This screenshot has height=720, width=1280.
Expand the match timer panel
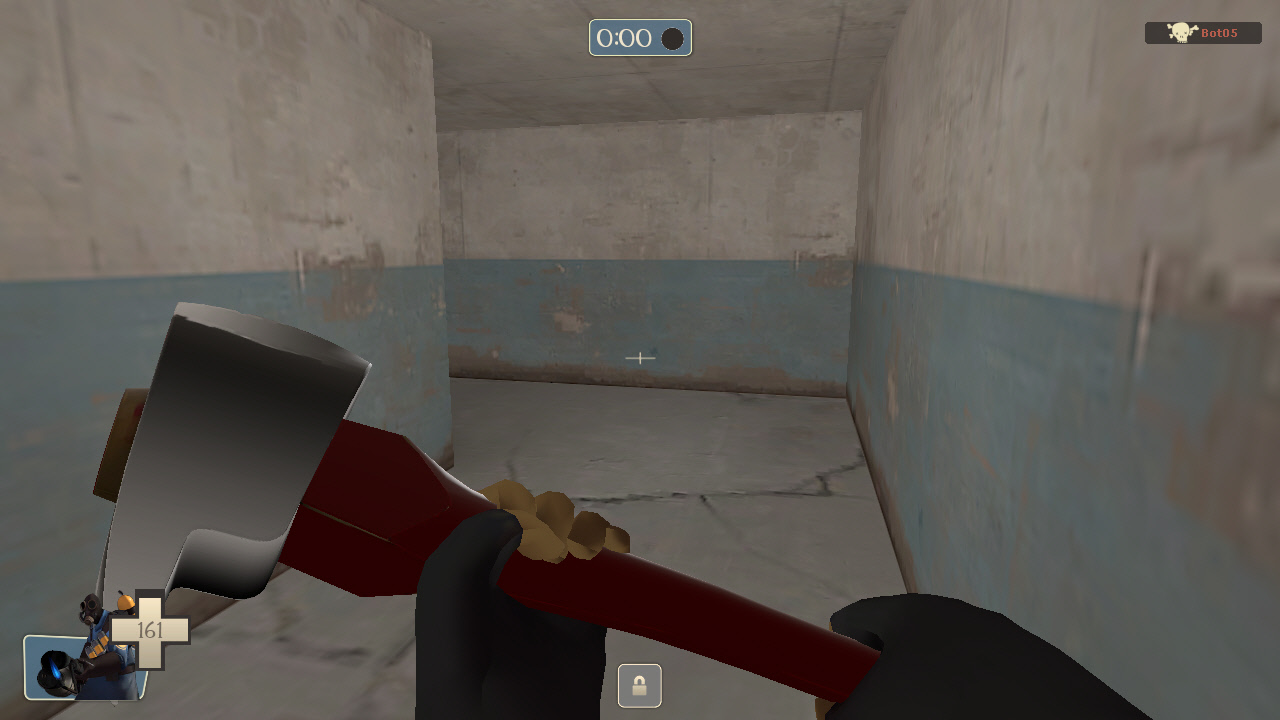[x=640, y=39]
